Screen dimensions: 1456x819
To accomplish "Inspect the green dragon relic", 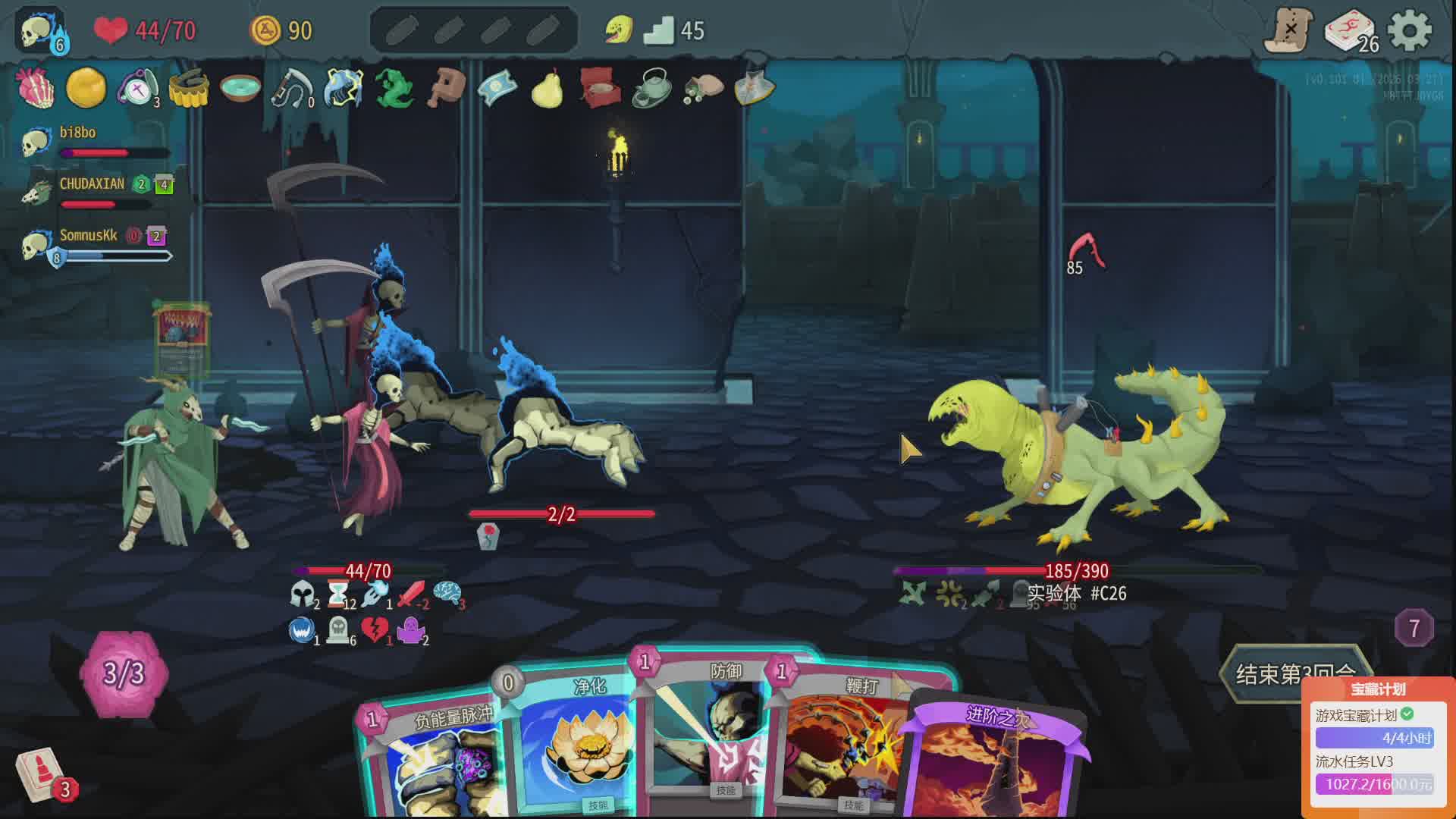I will click(x=394, y=88).
